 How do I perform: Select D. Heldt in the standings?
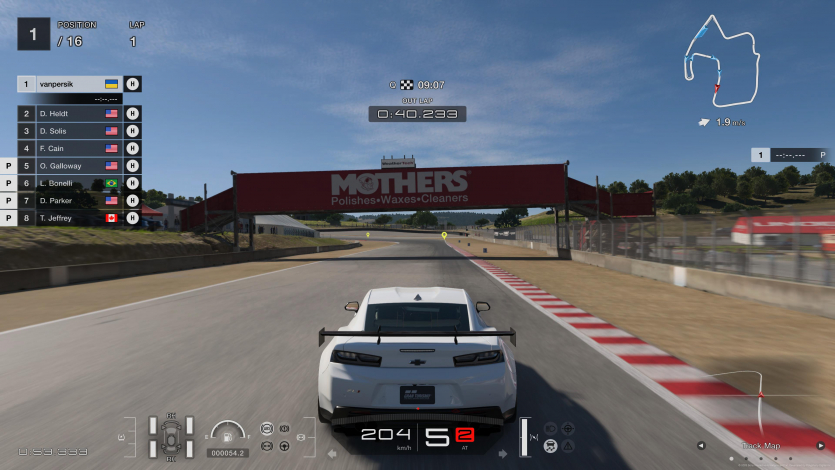point(70,114)
